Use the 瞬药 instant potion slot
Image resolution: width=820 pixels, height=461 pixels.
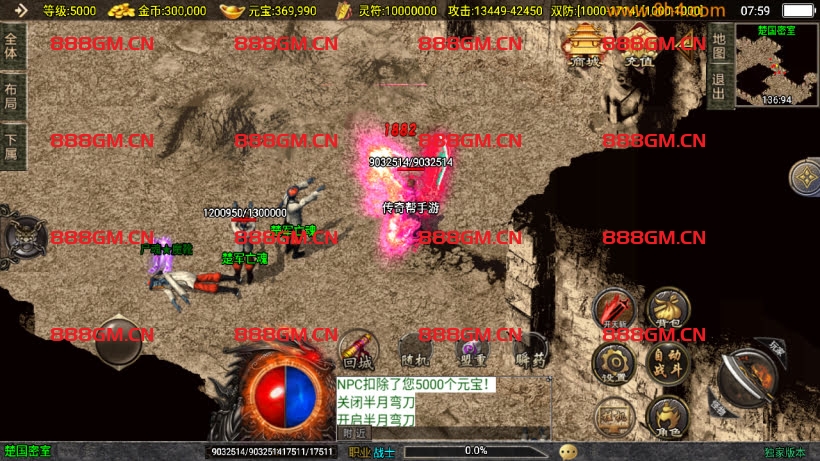click(x=530, y=350)
